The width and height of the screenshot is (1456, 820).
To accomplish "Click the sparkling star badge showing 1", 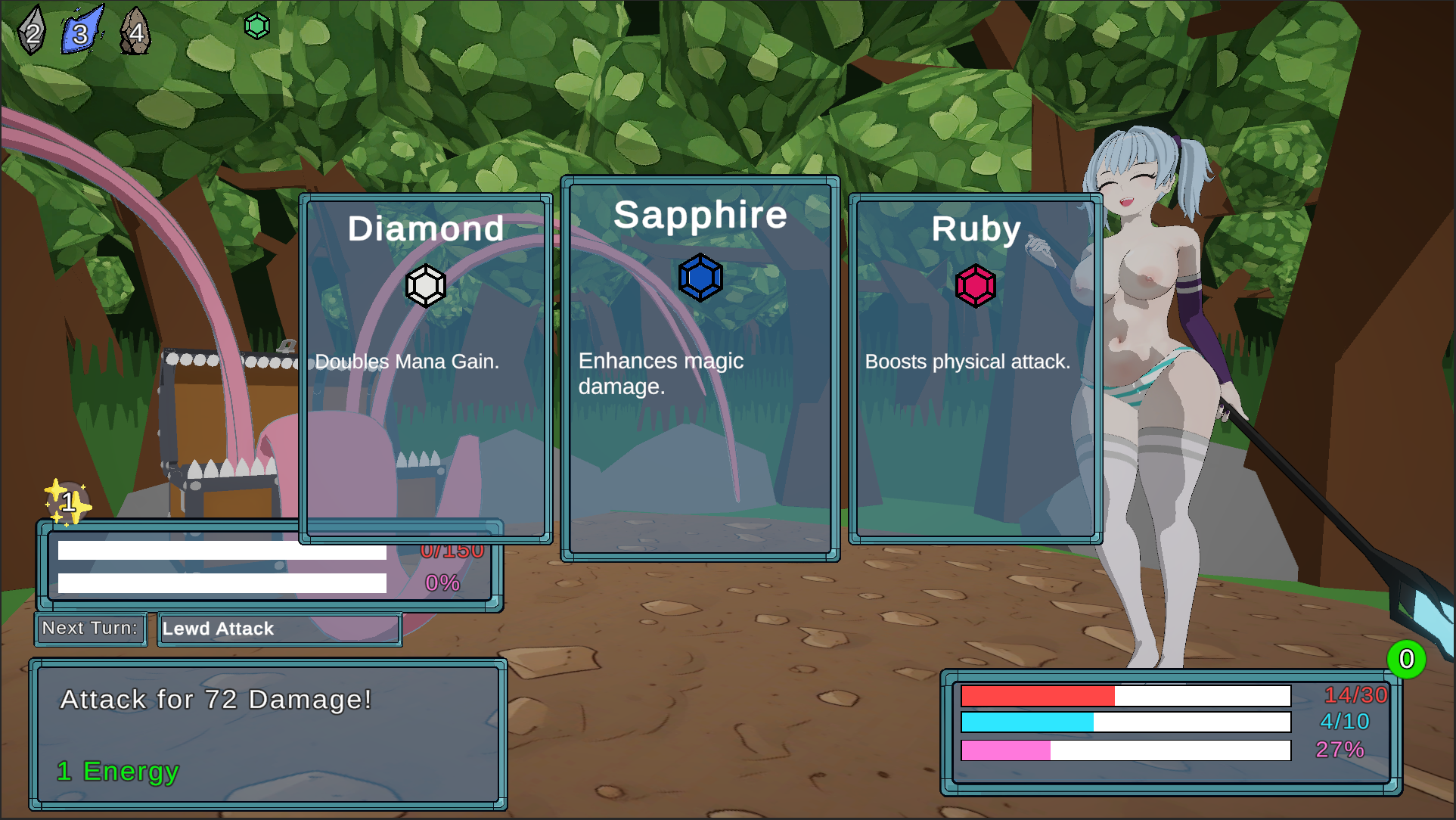I will click(x=70, y=501).
